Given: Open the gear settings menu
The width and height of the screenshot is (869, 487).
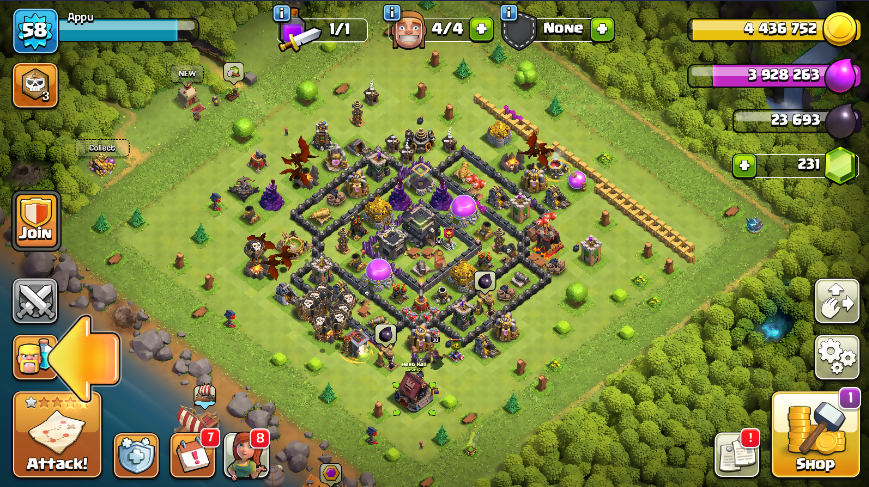Looking at the screenshot, I should point(837,357).
